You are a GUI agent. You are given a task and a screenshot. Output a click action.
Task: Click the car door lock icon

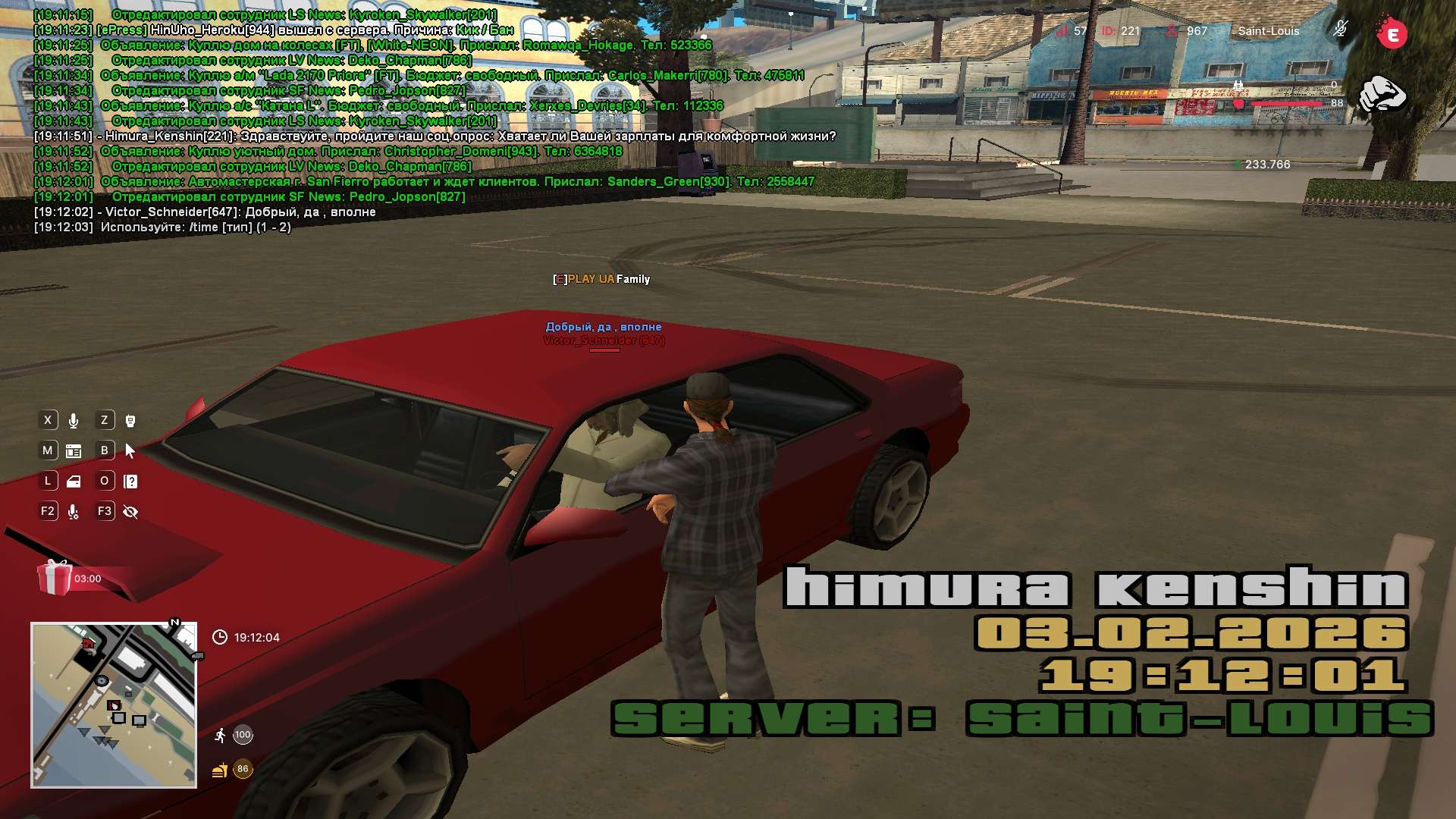click(74, 482)
